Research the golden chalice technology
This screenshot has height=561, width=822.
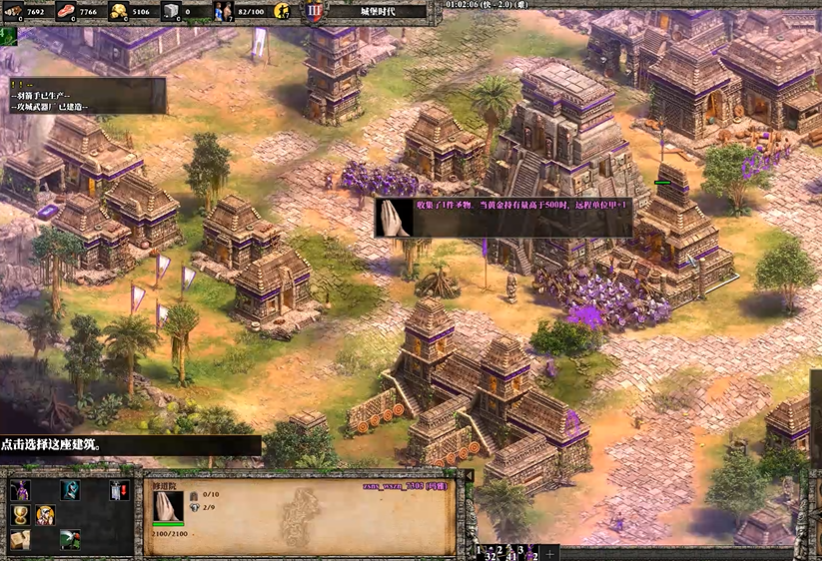20,515
